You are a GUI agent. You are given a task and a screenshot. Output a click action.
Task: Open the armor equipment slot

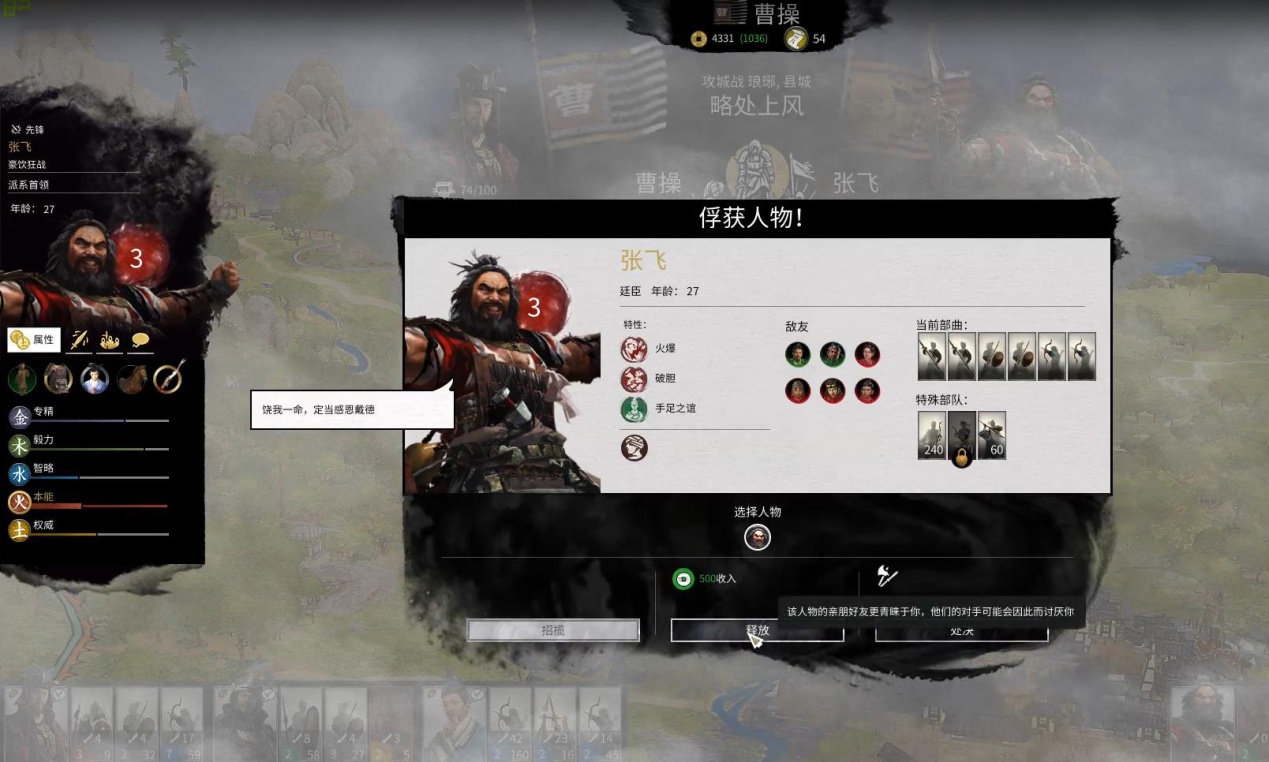(x=58, y=379)
